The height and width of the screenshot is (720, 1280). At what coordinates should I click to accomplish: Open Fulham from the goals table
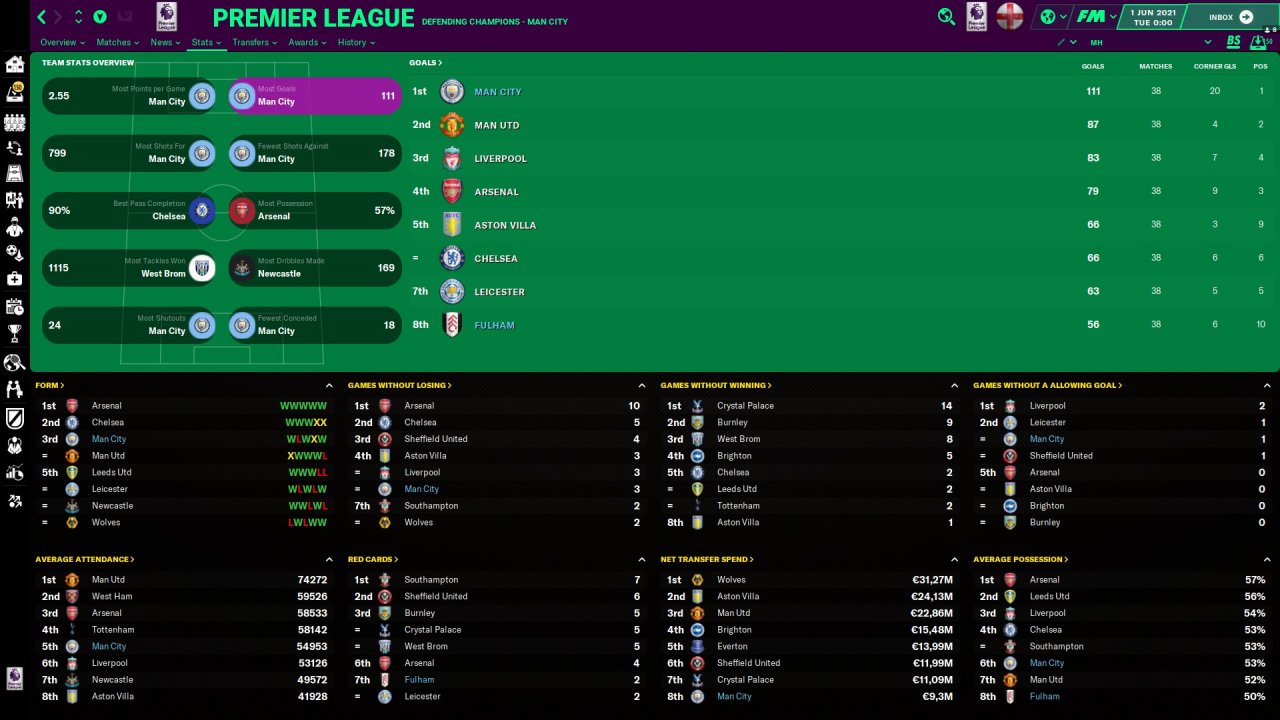click(x=494, y=325)
